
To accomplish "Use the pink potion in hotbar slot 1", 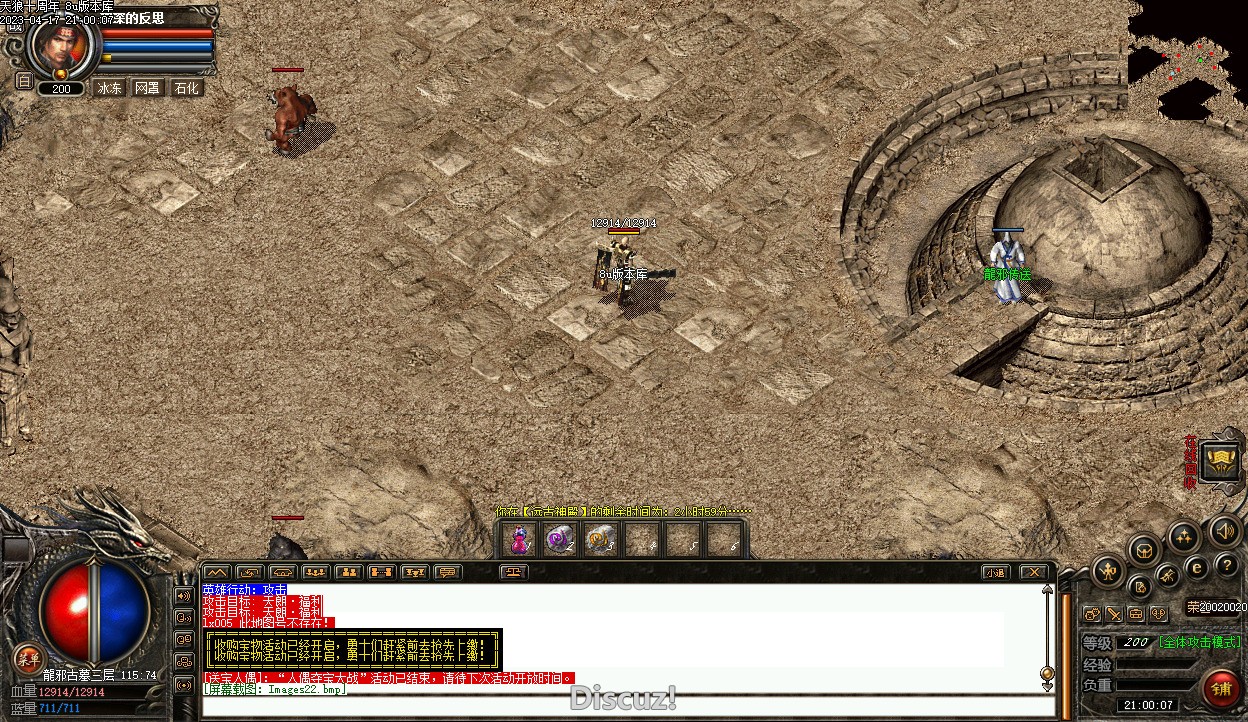I will [519, 540].
